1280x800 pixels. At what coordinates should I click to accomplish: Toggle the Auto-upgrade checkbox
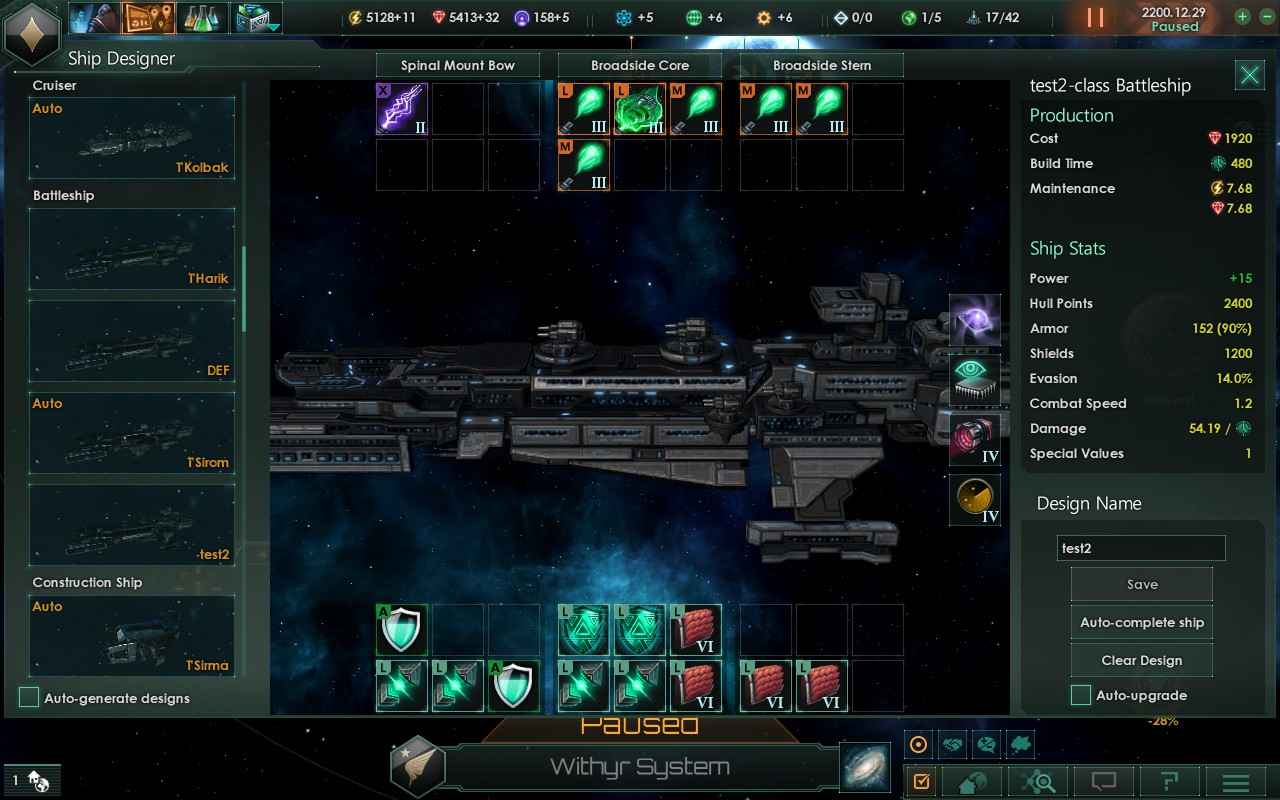click(x=1081, y=695)
